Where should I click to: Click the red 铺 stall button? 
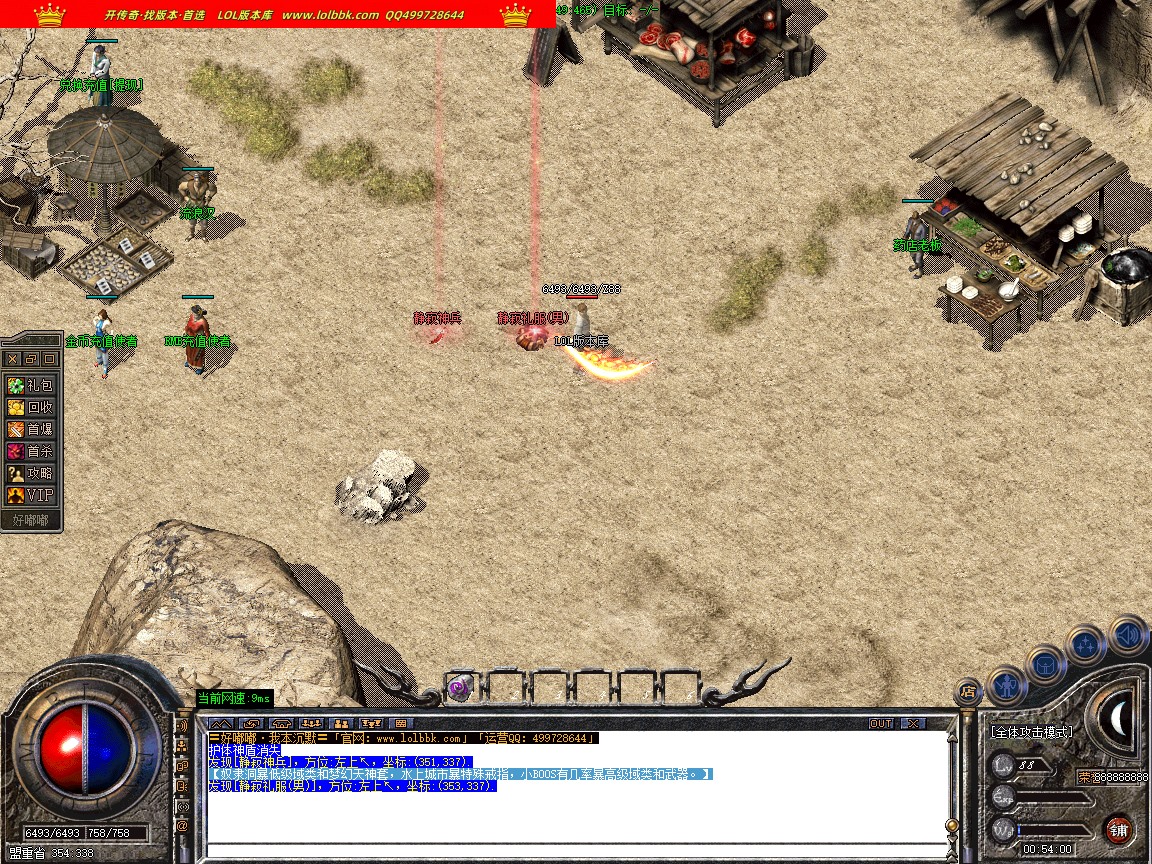point(1119,829)
